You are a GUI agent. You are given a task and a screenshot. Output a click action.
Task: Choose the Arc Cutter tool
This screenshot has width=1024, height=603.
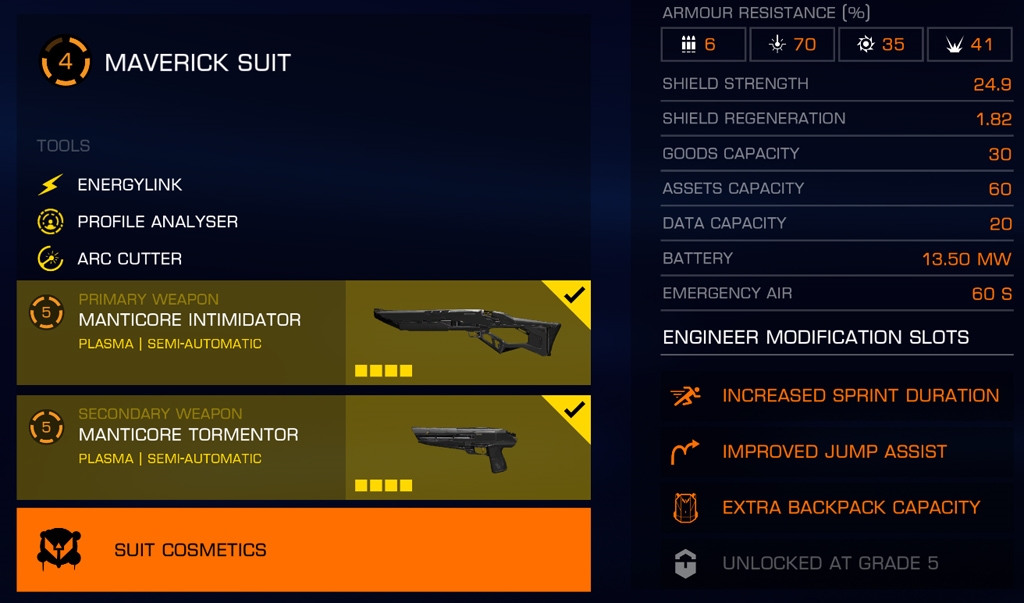tap(129, 259)
